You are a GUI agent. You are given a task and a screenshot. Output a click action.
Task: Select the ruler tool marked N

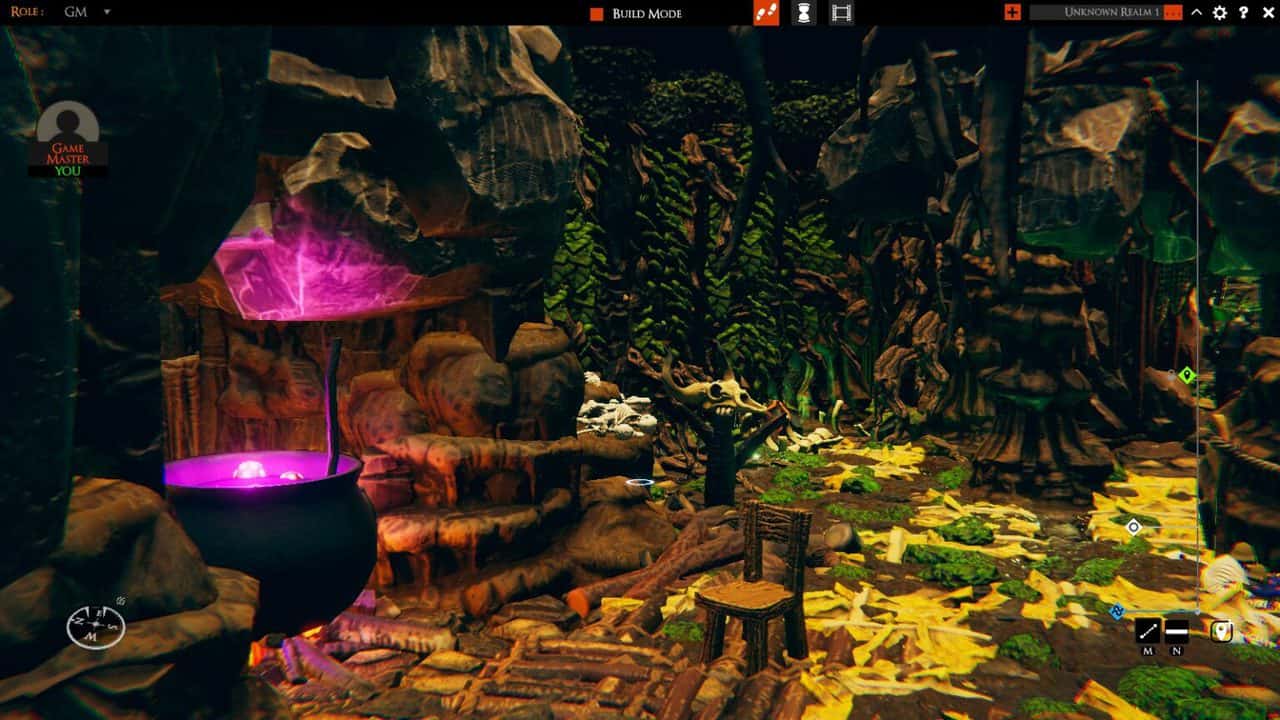click(1177, 631)
